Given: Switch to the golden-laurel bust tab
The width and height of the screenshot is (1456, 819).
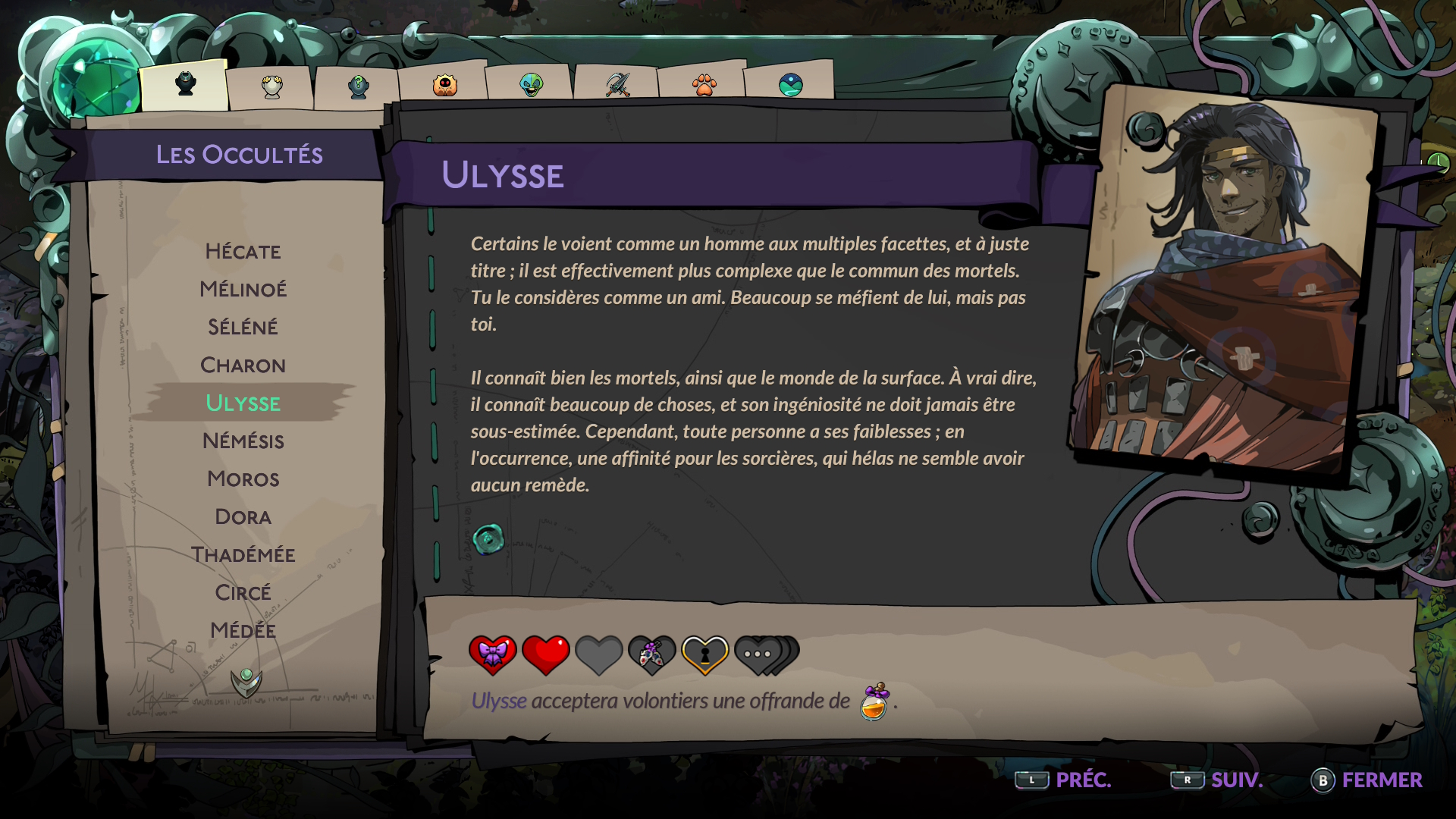Looking at the screenshot, I should [271, 86].
